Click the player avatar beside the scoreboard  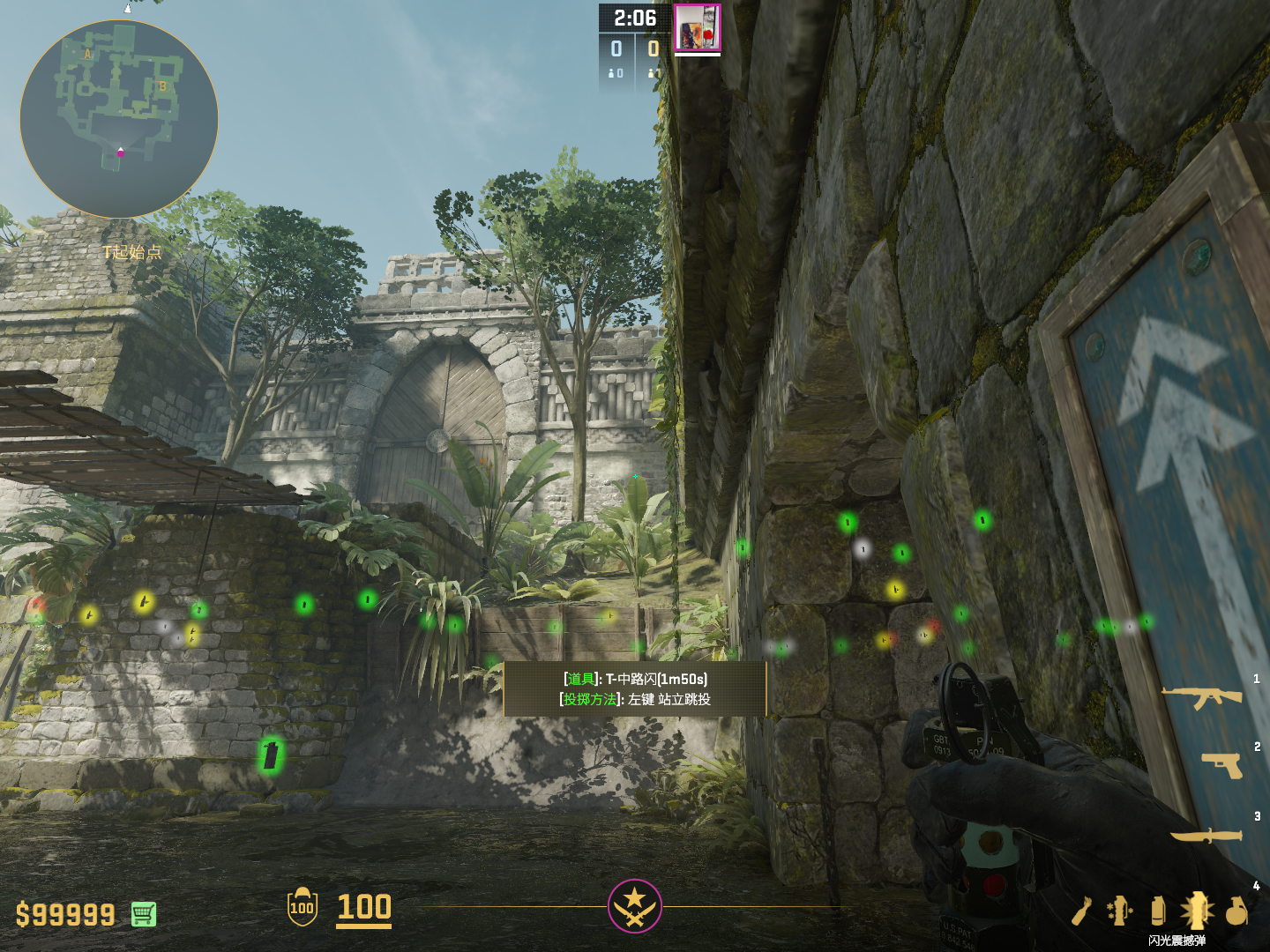coord(698,28)
